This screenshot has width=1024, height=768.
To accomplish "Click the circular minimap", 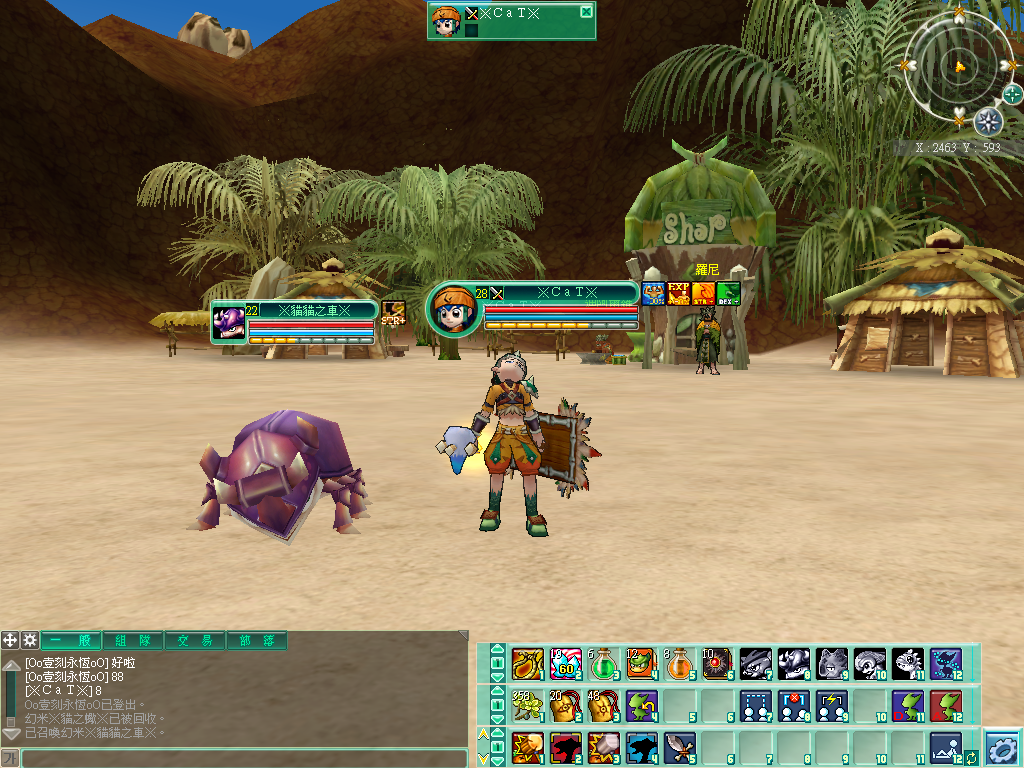I will click(958, 66).
